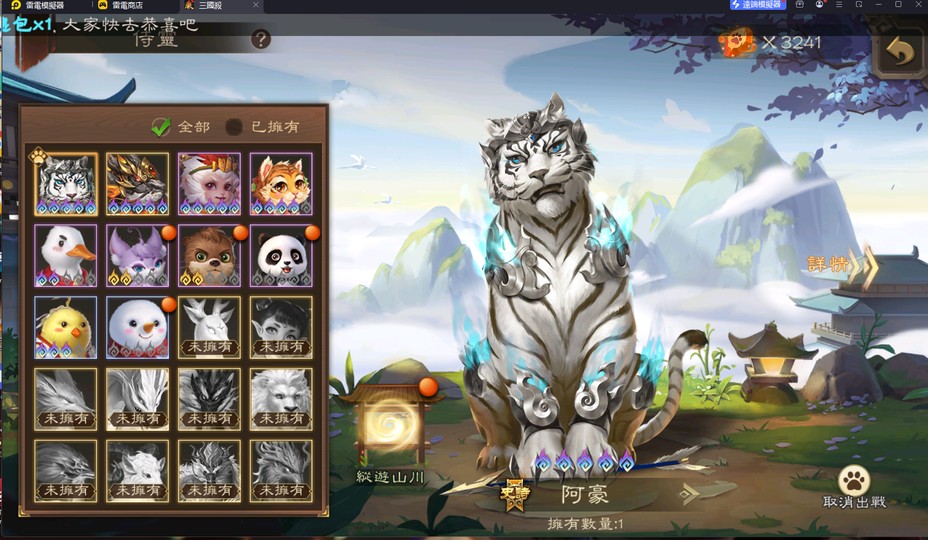
Task: Show the next pet with the right arrow
Action: 692,493
